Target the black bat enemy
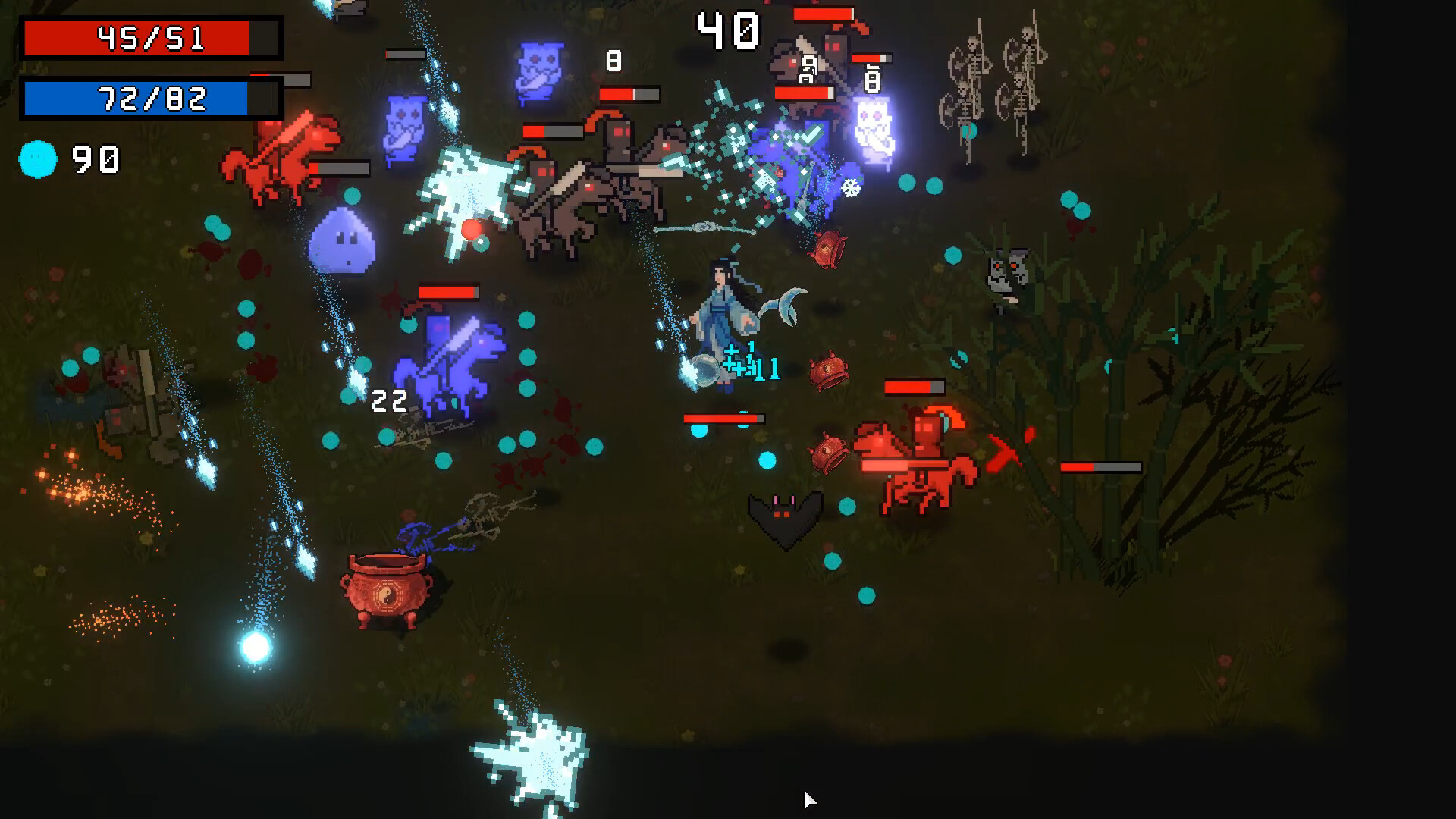This screenshot has width=1456, height=819. [785, 516]
